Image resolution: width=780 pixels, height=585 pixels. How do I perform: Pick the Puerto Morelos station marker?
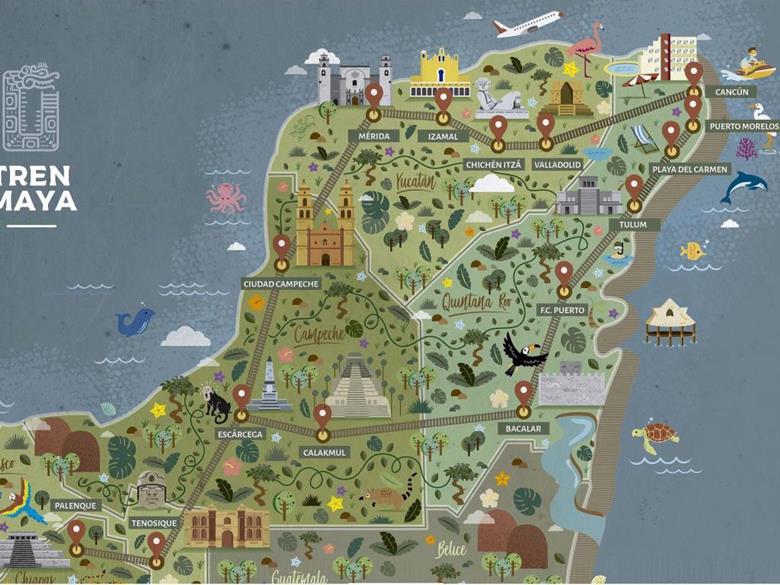[x=693, y=106]
